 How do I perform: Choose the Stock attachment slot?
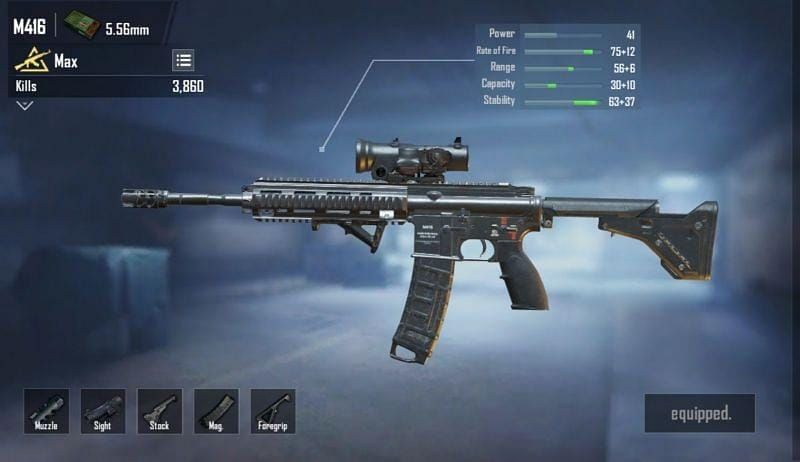click(x=160, y=411)
